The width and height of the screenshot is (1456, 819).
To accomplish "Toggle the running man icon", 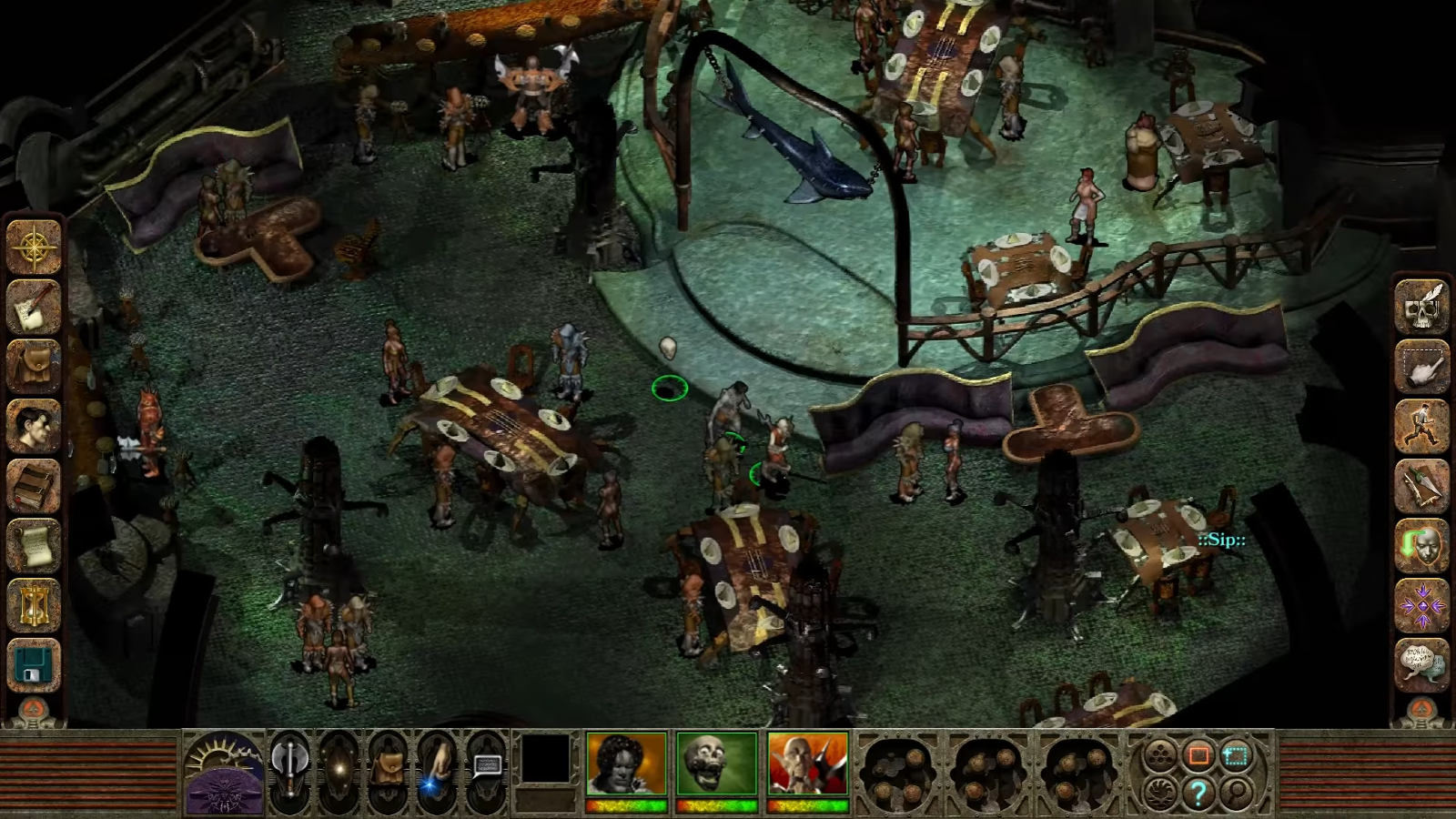I will (x=1421, y=425).
